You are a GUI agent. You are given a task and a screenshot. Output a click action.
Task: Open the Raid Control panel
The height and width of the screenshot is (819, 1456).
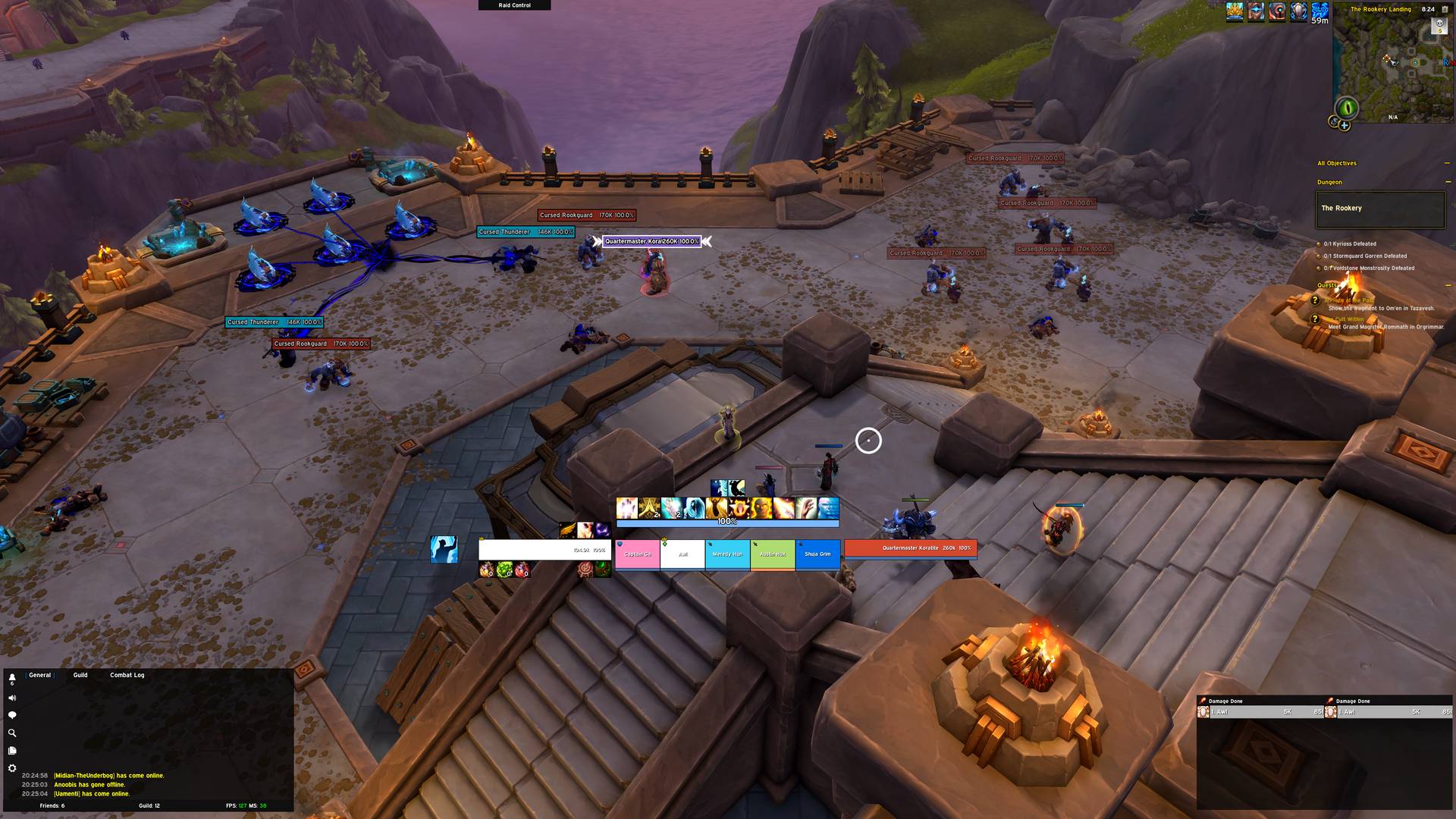tap(514, 5)
